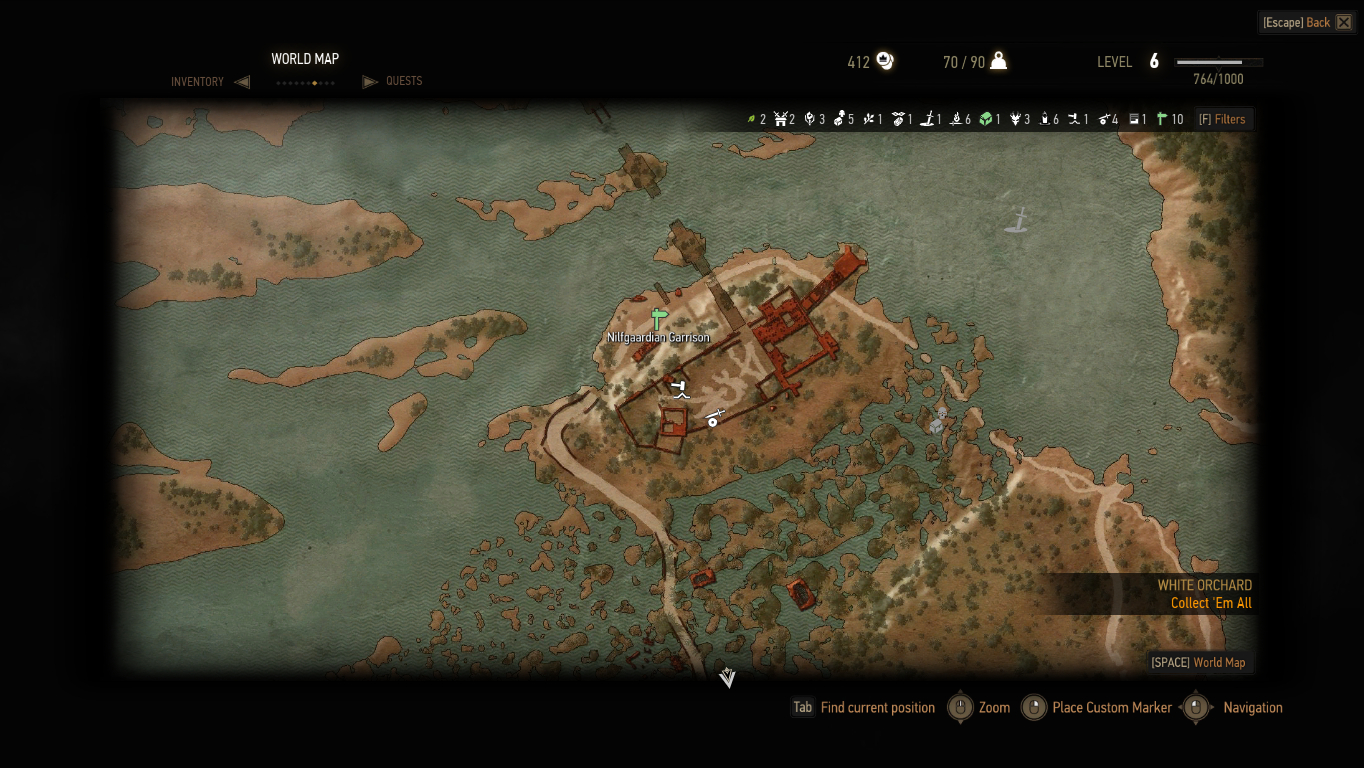
Task: Close the map with the Back button
Action: click(x=1307, y=22)
